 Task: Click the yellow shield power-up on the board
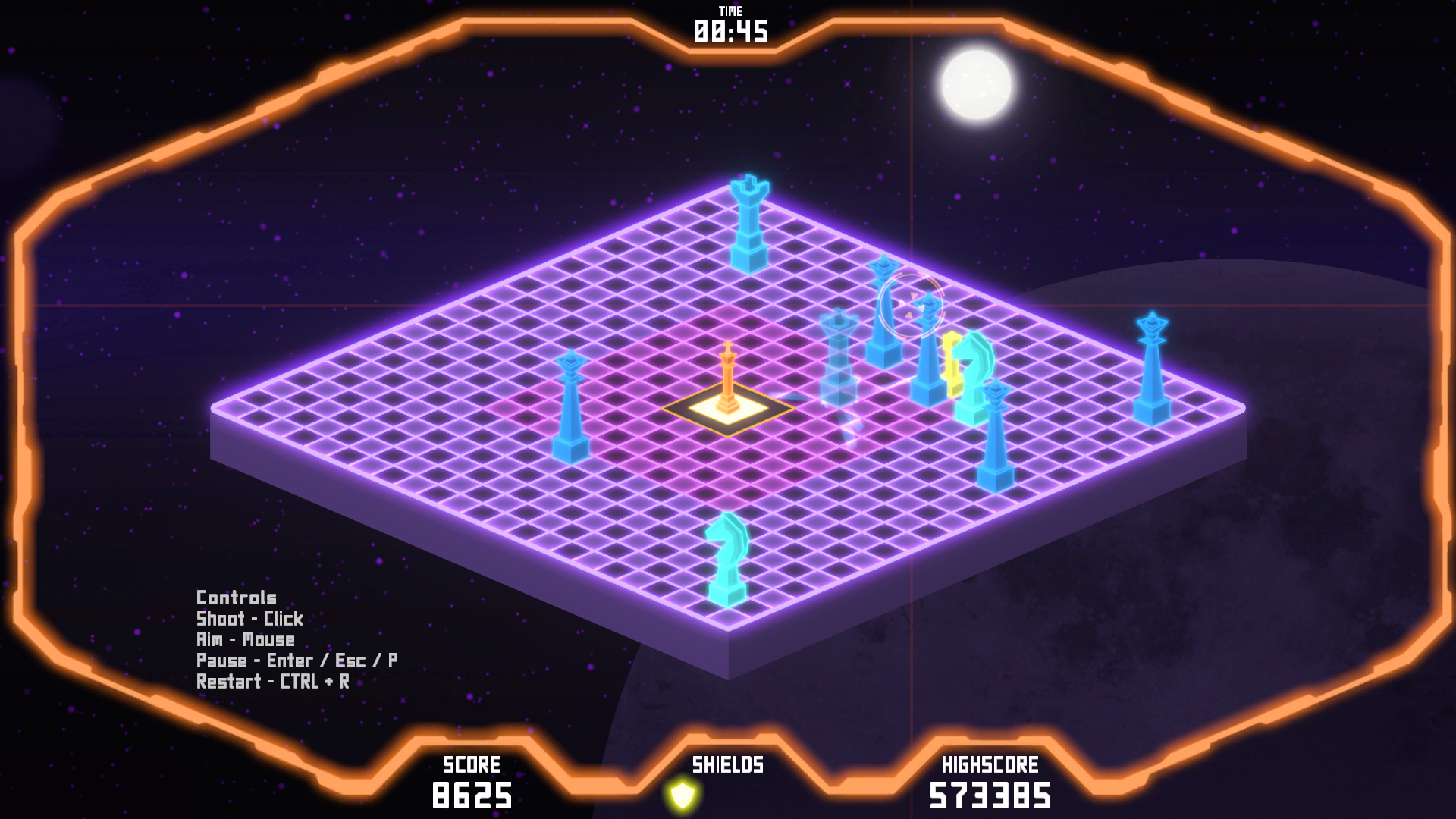[952, 364]
